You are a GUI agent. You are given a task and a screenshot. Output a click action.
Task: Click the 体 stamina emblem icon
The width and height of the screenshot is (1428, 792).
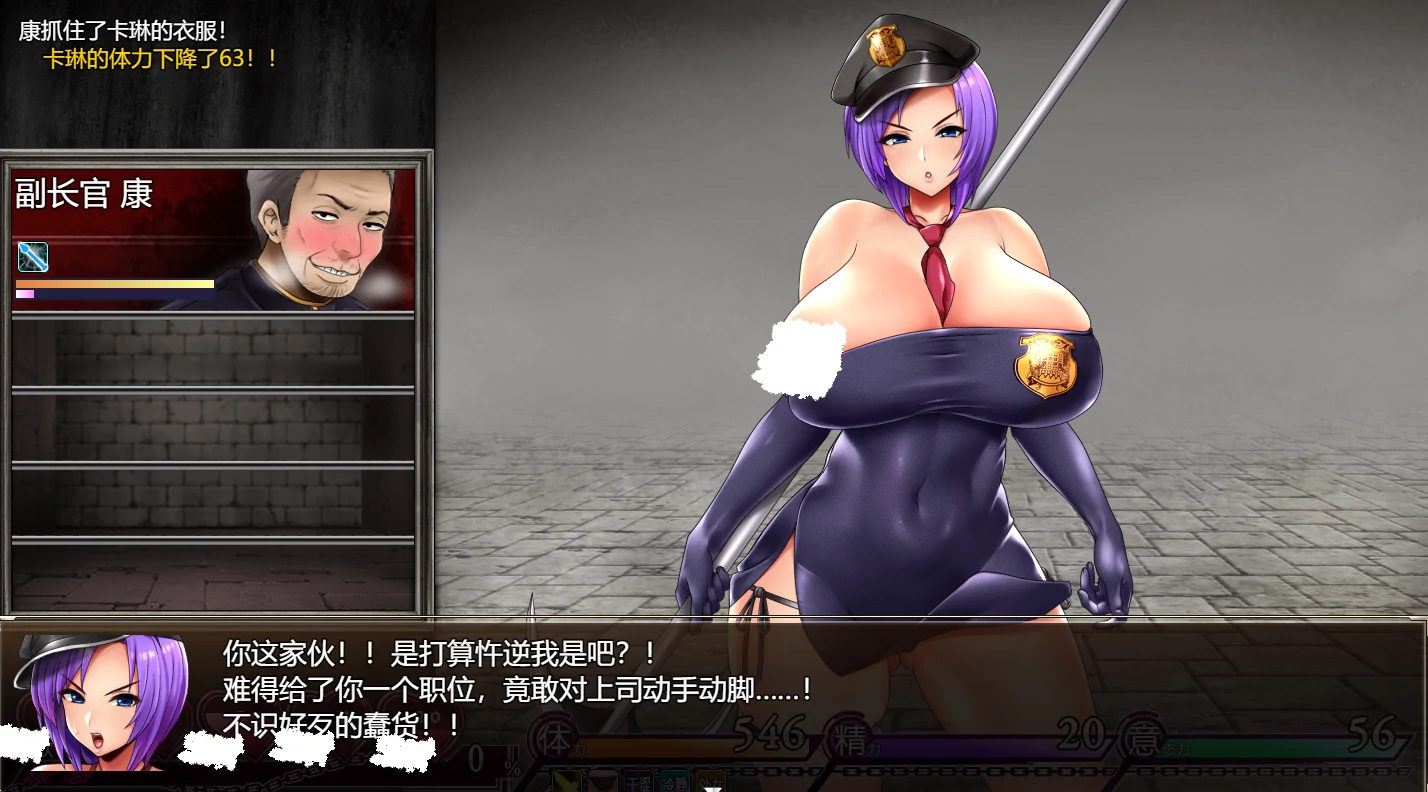coord(552,735)
